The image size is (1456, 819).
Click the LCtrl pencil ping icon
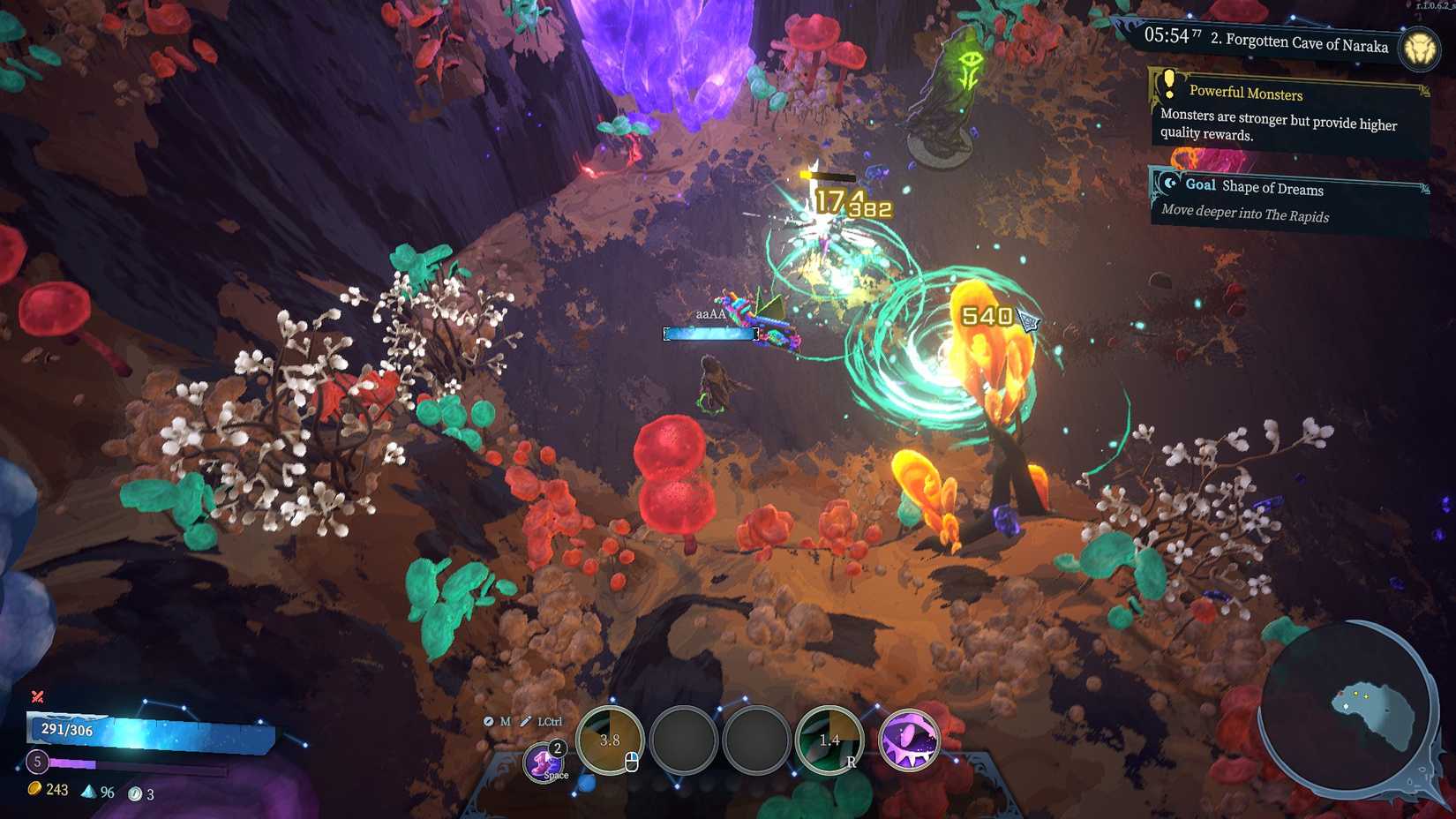click(x=526, y=721)
